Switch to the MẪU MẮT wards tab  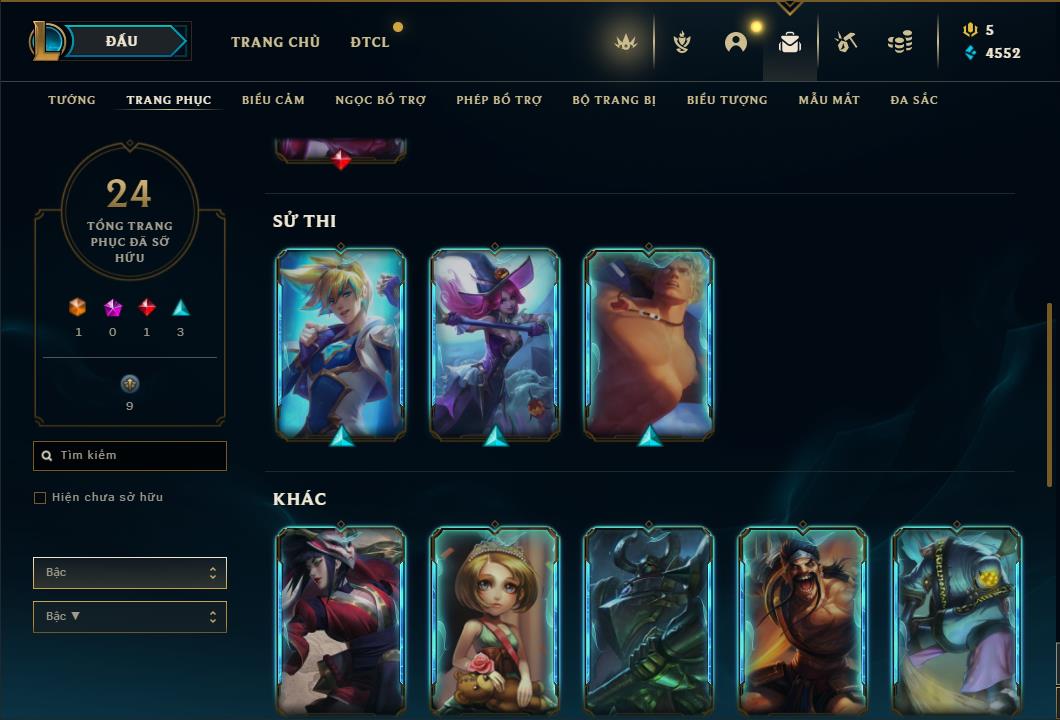click(829, 100)
